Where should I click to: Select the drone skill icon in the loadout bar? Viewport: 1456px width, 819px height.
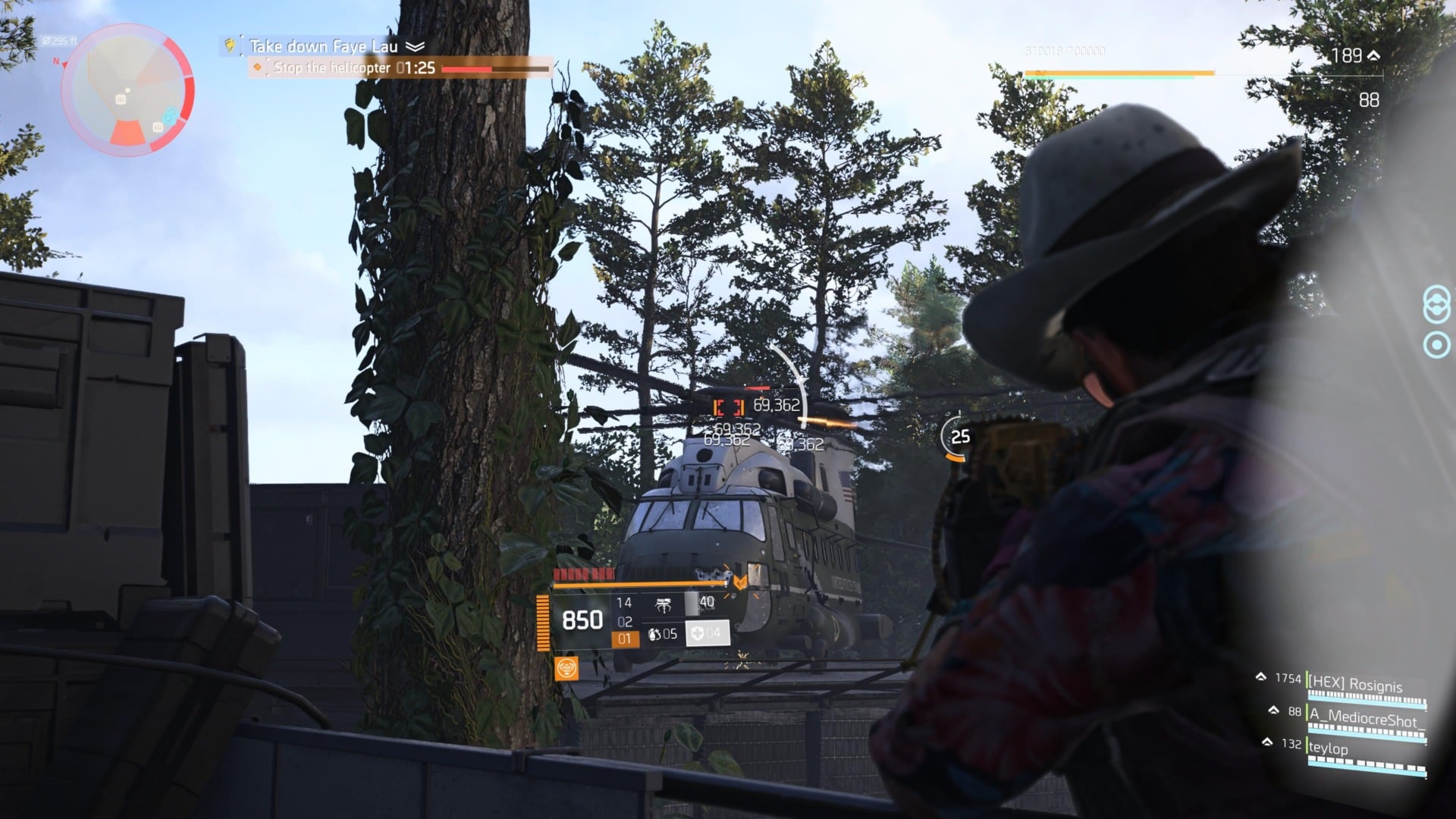pyautogui.click(x=664, y=604)
